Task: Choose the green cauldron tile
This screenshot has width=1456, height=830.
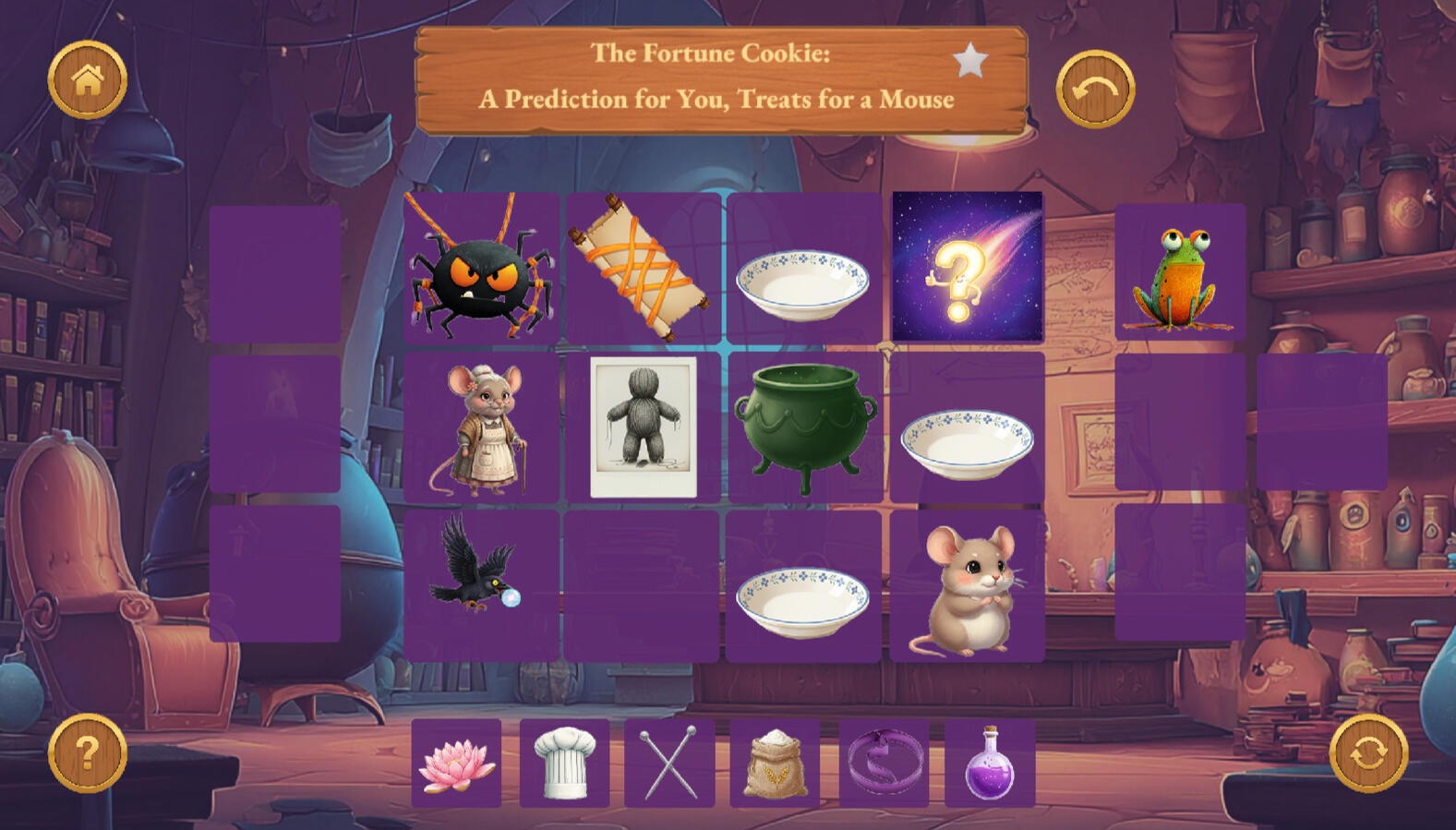Action: coord(804,427)
